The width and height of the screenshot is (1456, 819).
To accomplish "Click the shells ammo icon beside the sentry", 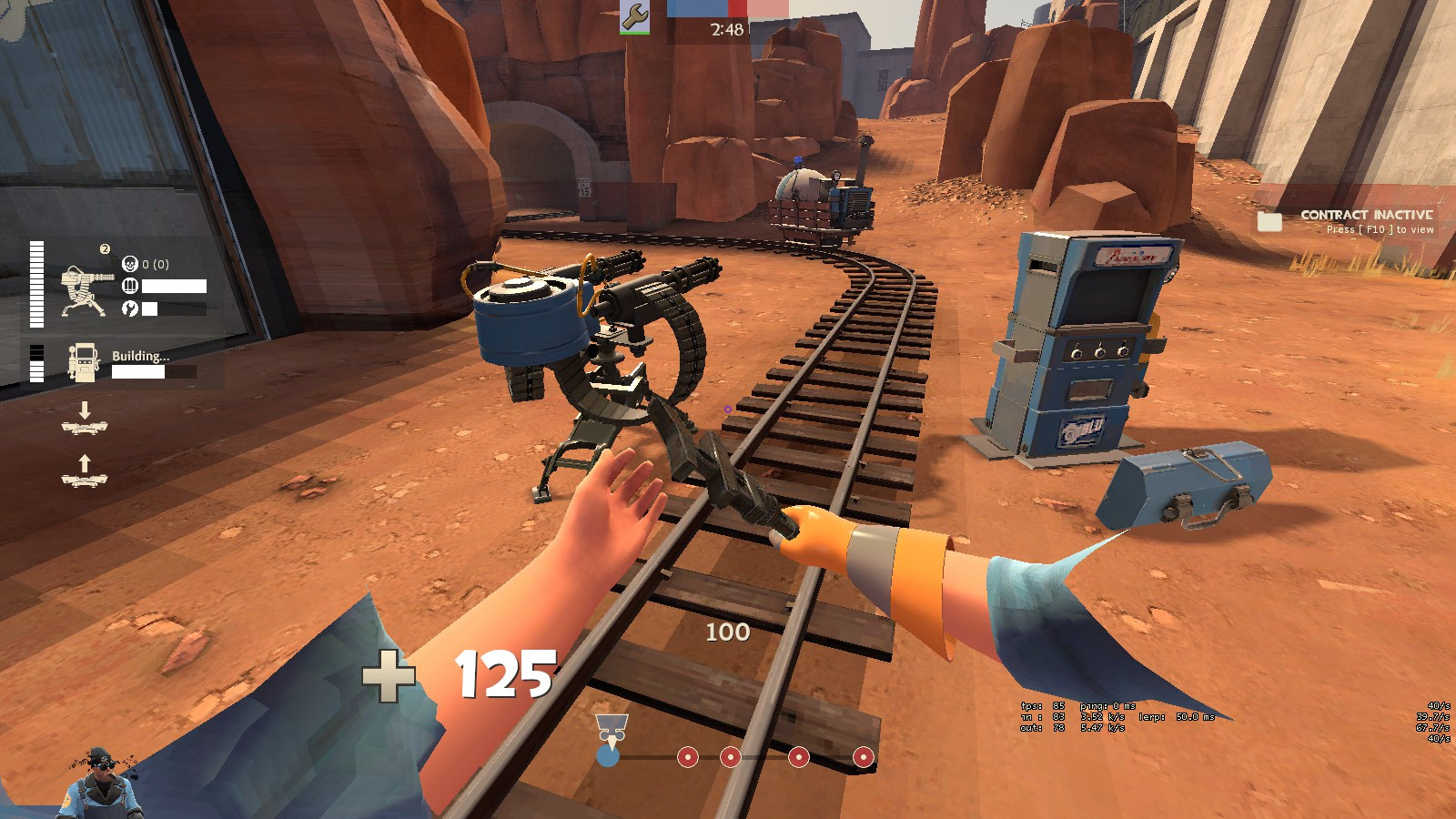I will (130, 285).
